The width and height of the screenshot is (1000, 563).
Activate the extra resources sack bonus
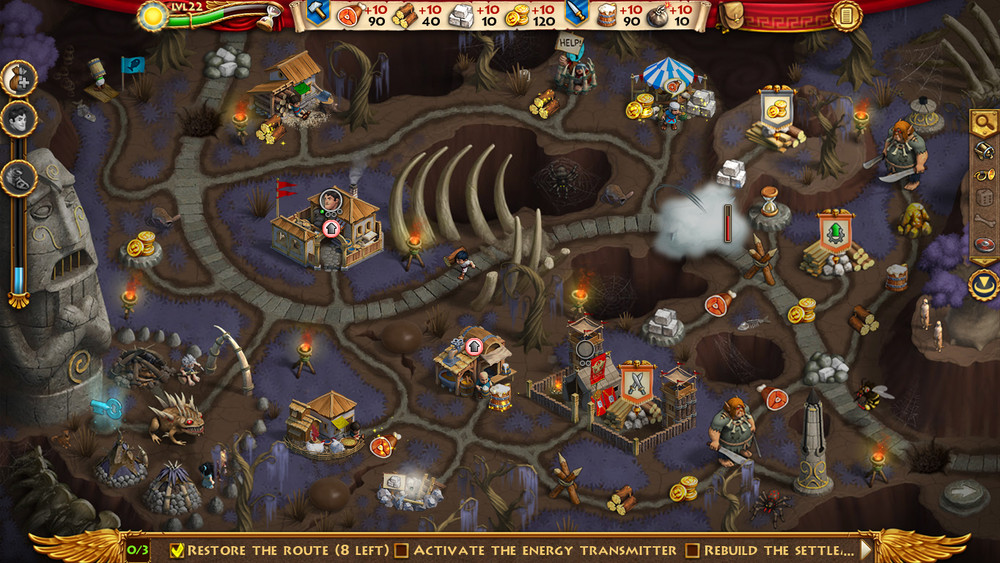(x=18, y=77)
